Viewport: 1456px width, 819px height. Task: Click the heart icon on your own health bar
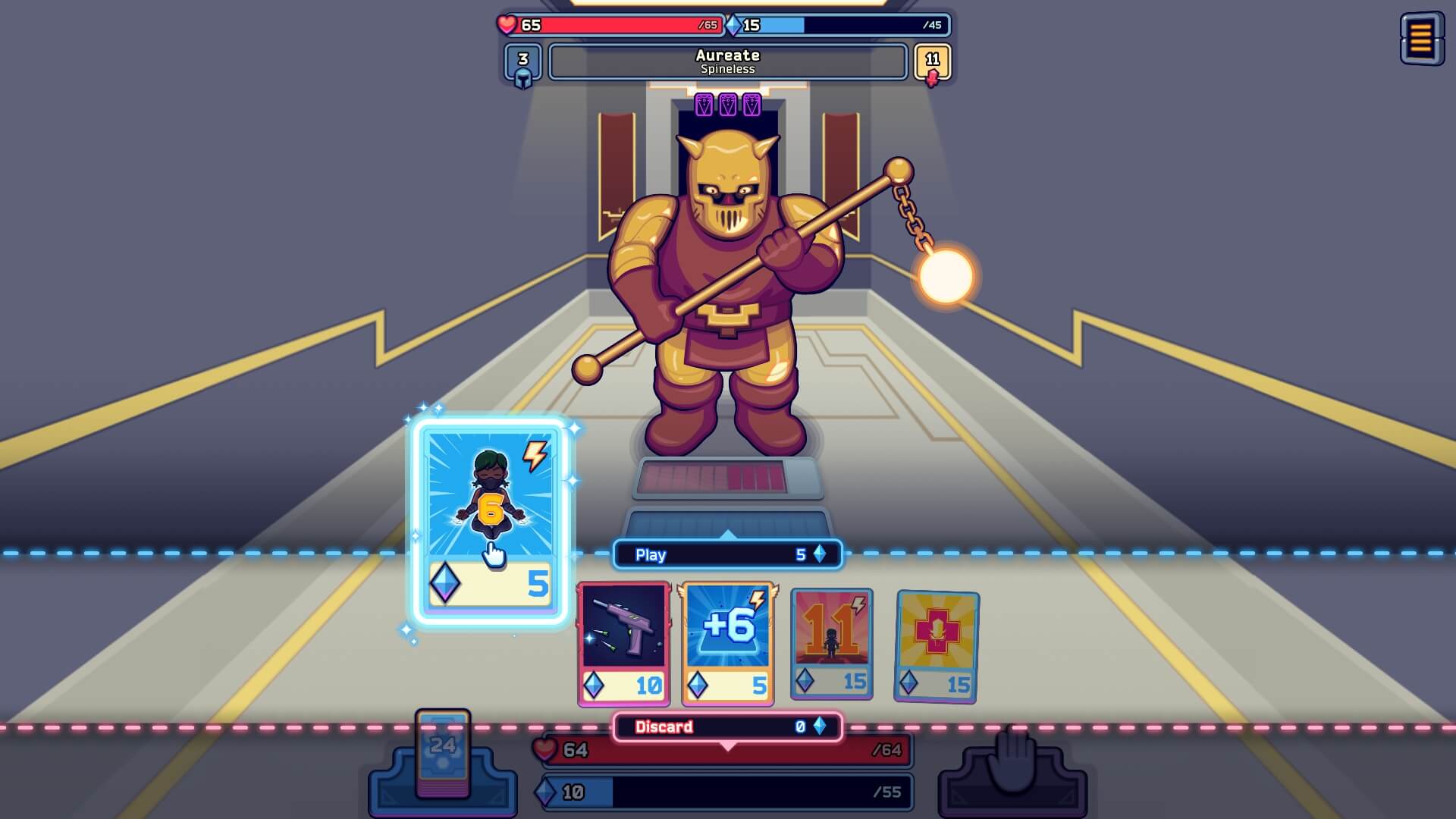[x=545, y=751]
